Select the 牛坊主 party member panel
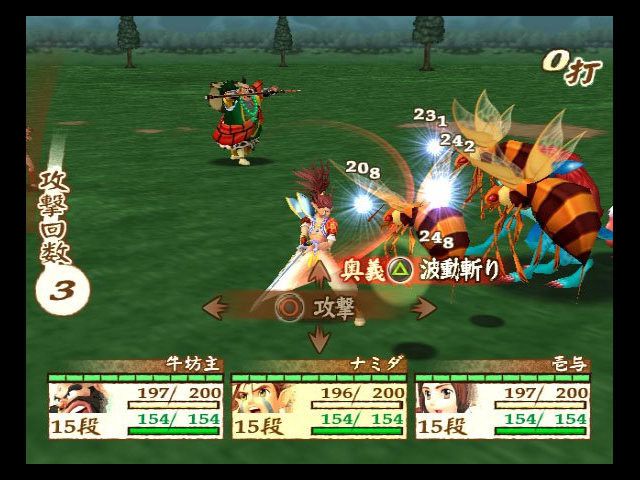The width and height of the screenshot is (640, 480). (134, 404)
